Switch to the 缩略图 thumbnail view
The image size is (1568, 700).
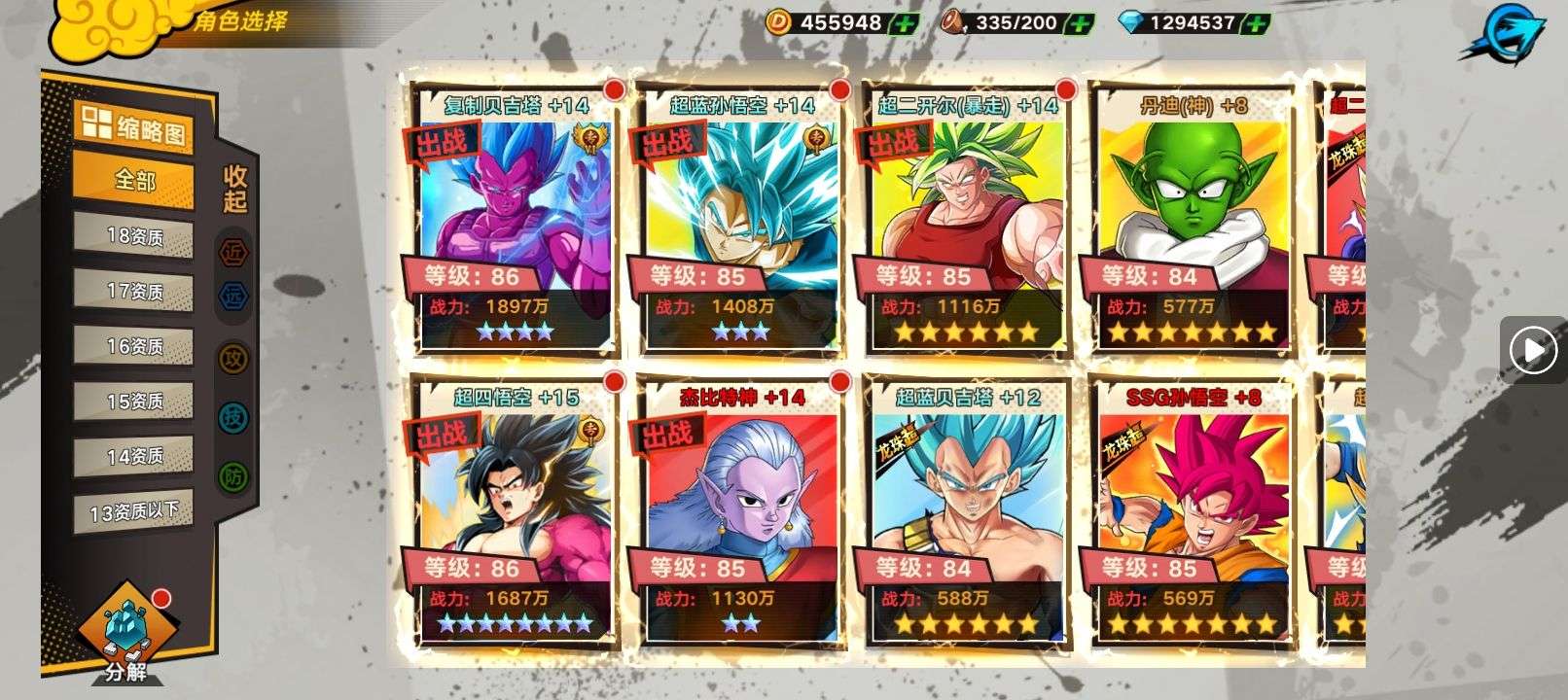click(133, 126)
